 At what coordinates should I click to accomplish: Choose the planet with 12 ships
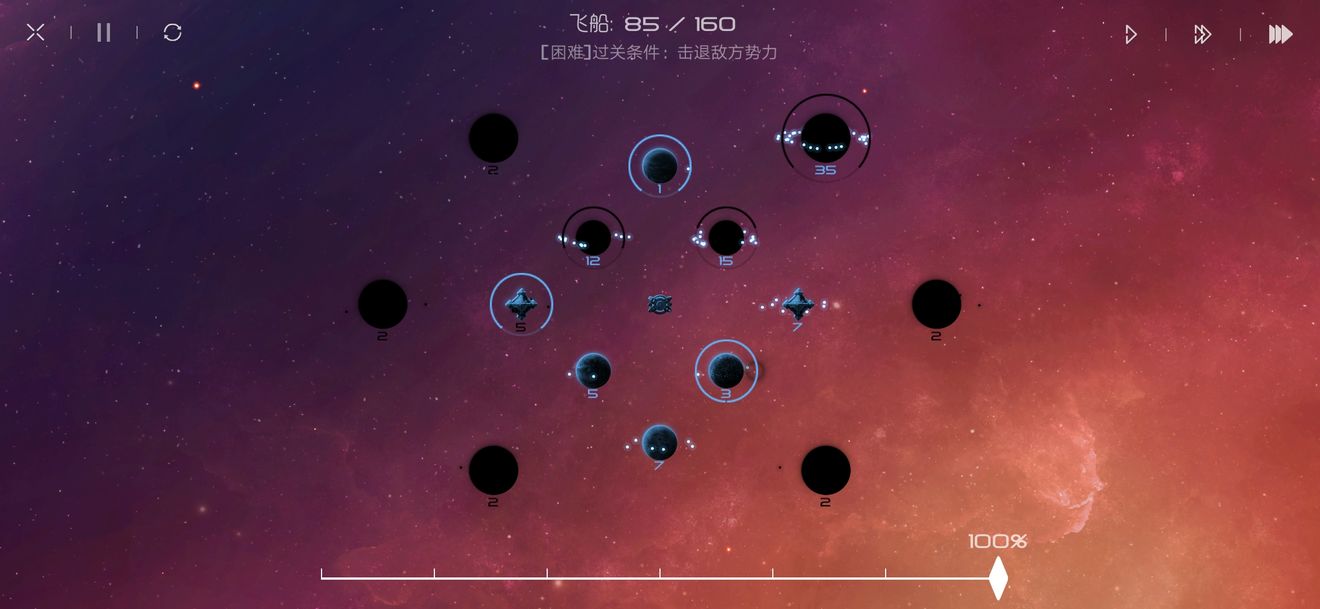point(593,237)
